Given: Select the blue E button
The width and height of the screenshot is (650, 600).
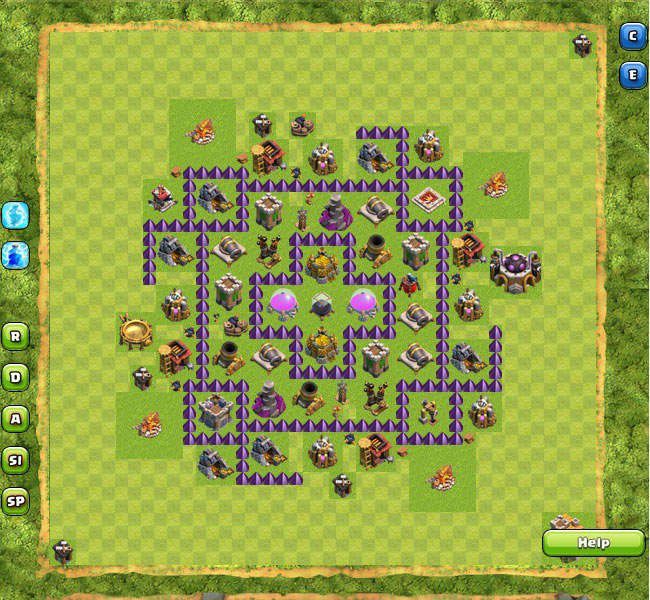Looking at the screenshot, I should (x=632, y=75).
